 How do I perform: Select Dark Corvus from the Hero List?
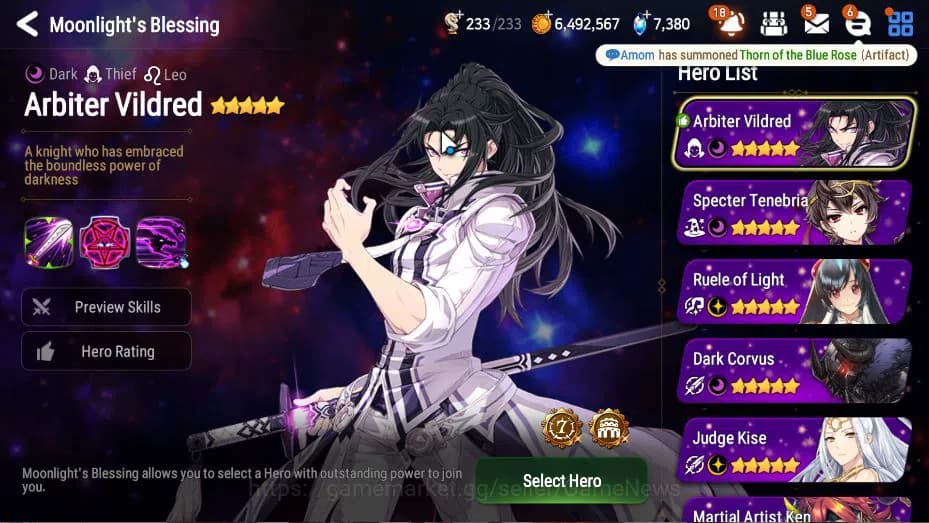(x=795, y=370)
